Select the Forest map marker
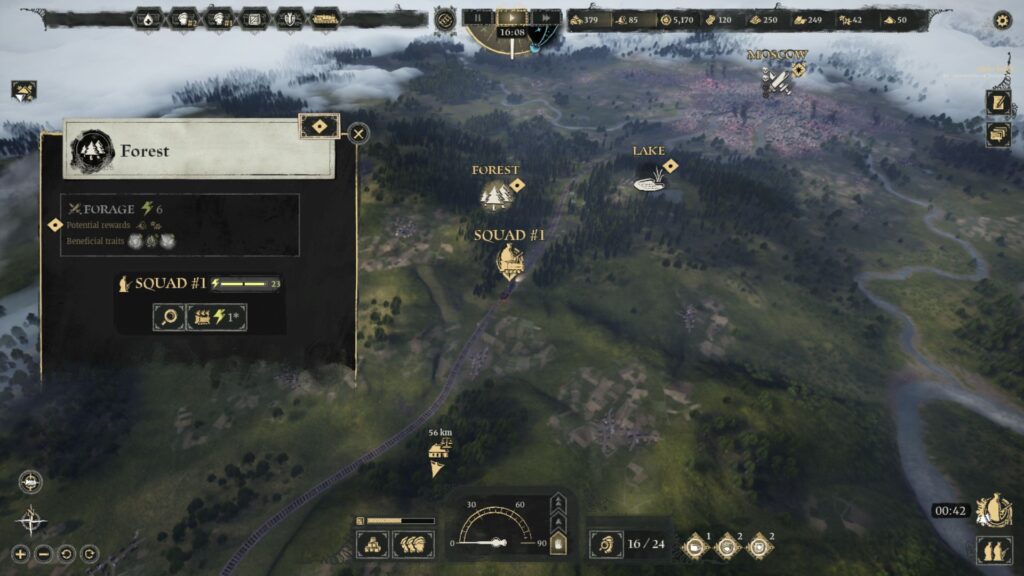This screenshot has width=1024, height=576. 496,193
